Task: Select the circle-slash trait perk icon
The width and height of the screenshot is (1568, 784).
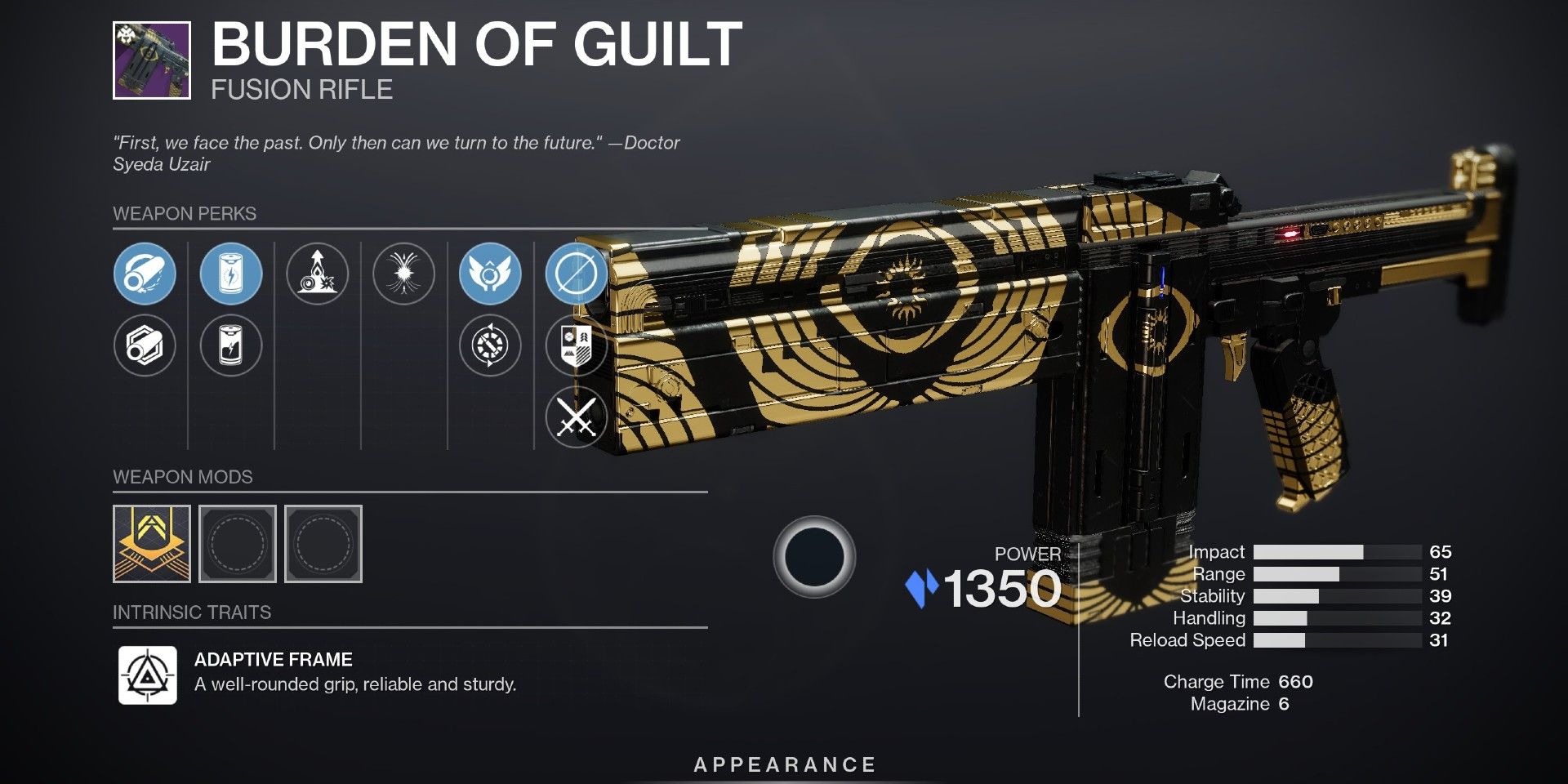Action: coord(577,275)
